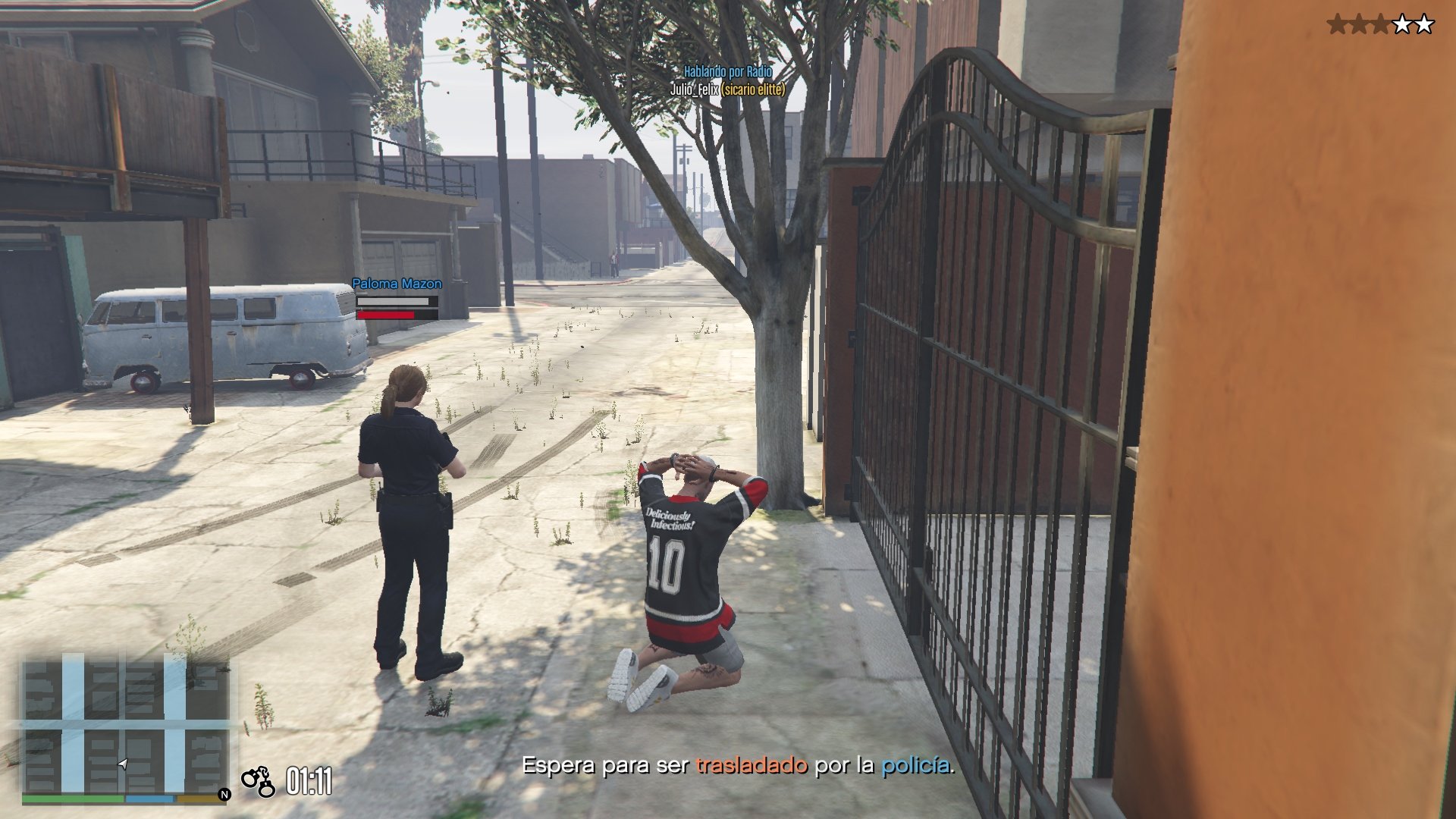Click the handcuffs arrest icon

pyautogui.click(x=258, y=781)
